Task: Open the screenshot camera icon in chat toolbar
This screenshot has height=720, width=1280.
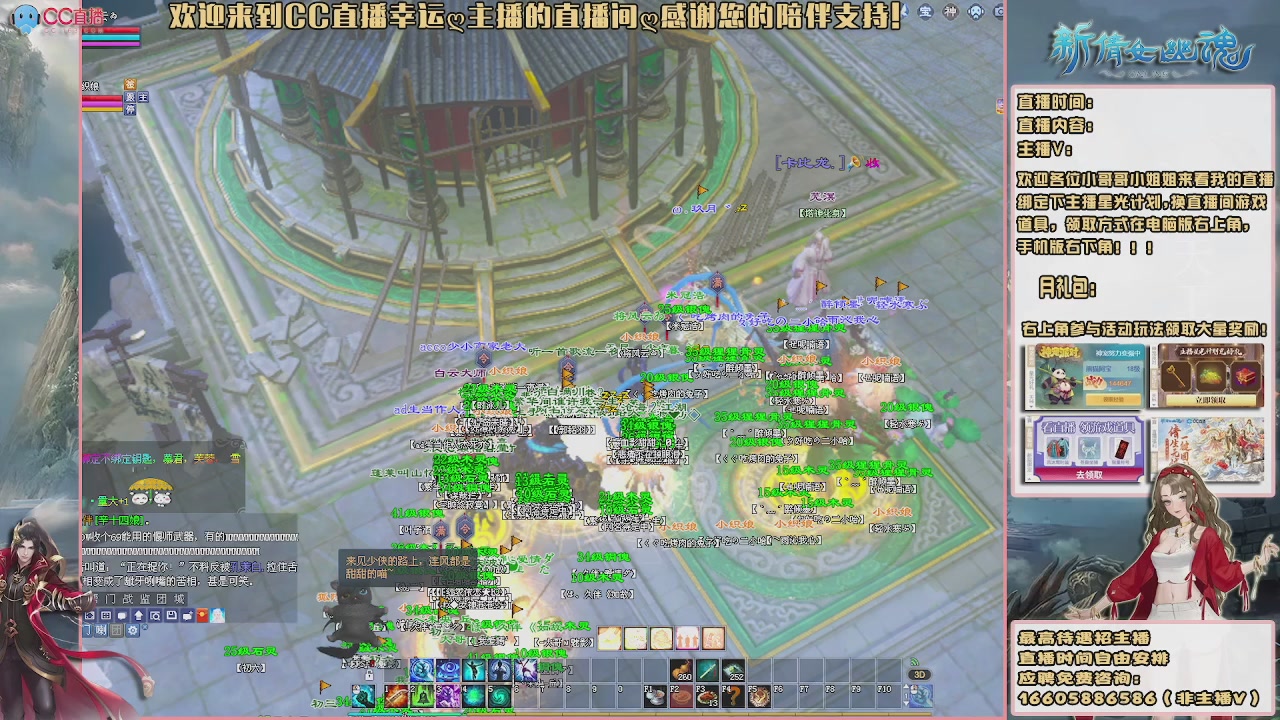Action: point(90,615)
